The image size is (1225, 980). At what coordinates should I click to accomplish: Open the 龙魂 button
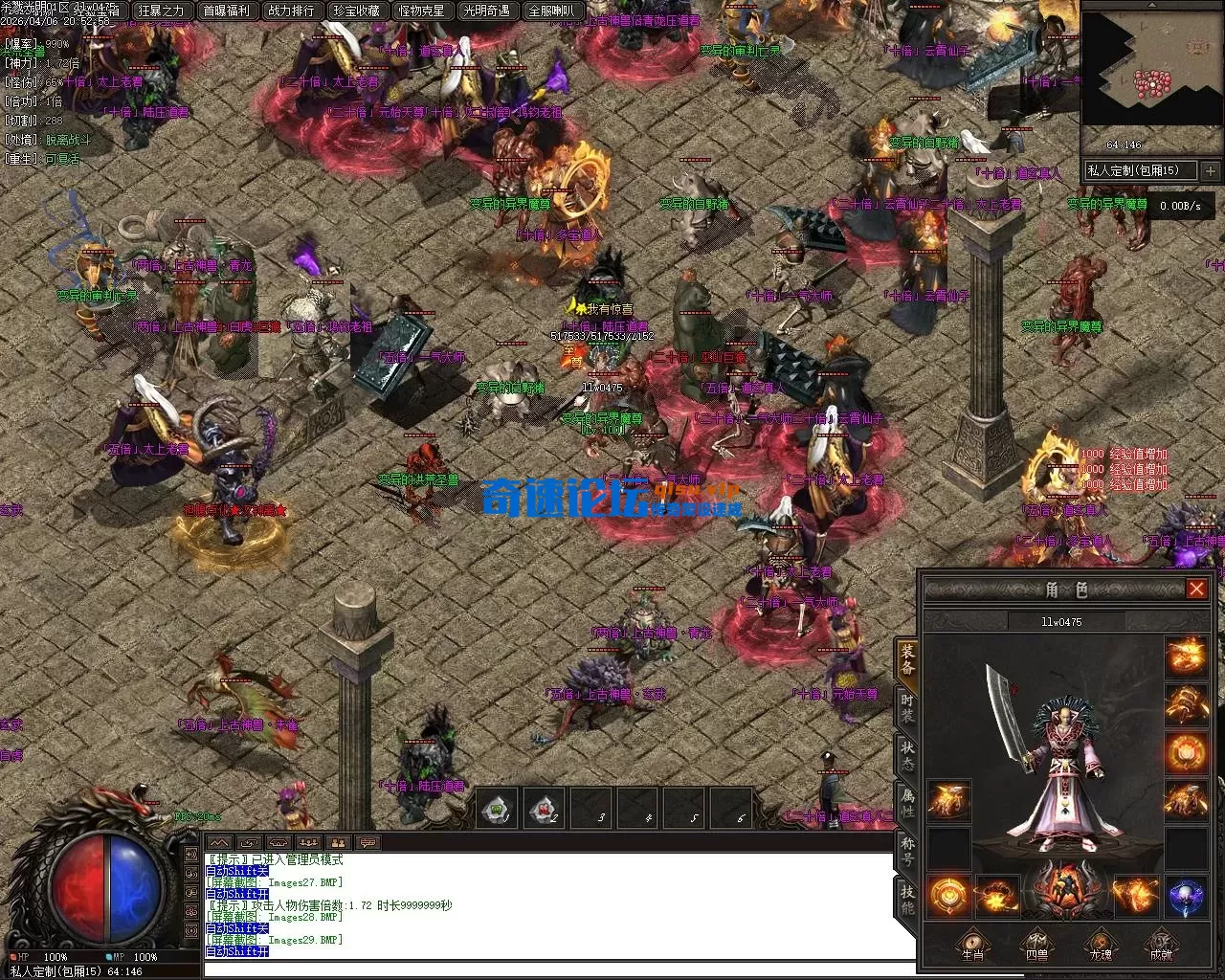point(1100,945)
